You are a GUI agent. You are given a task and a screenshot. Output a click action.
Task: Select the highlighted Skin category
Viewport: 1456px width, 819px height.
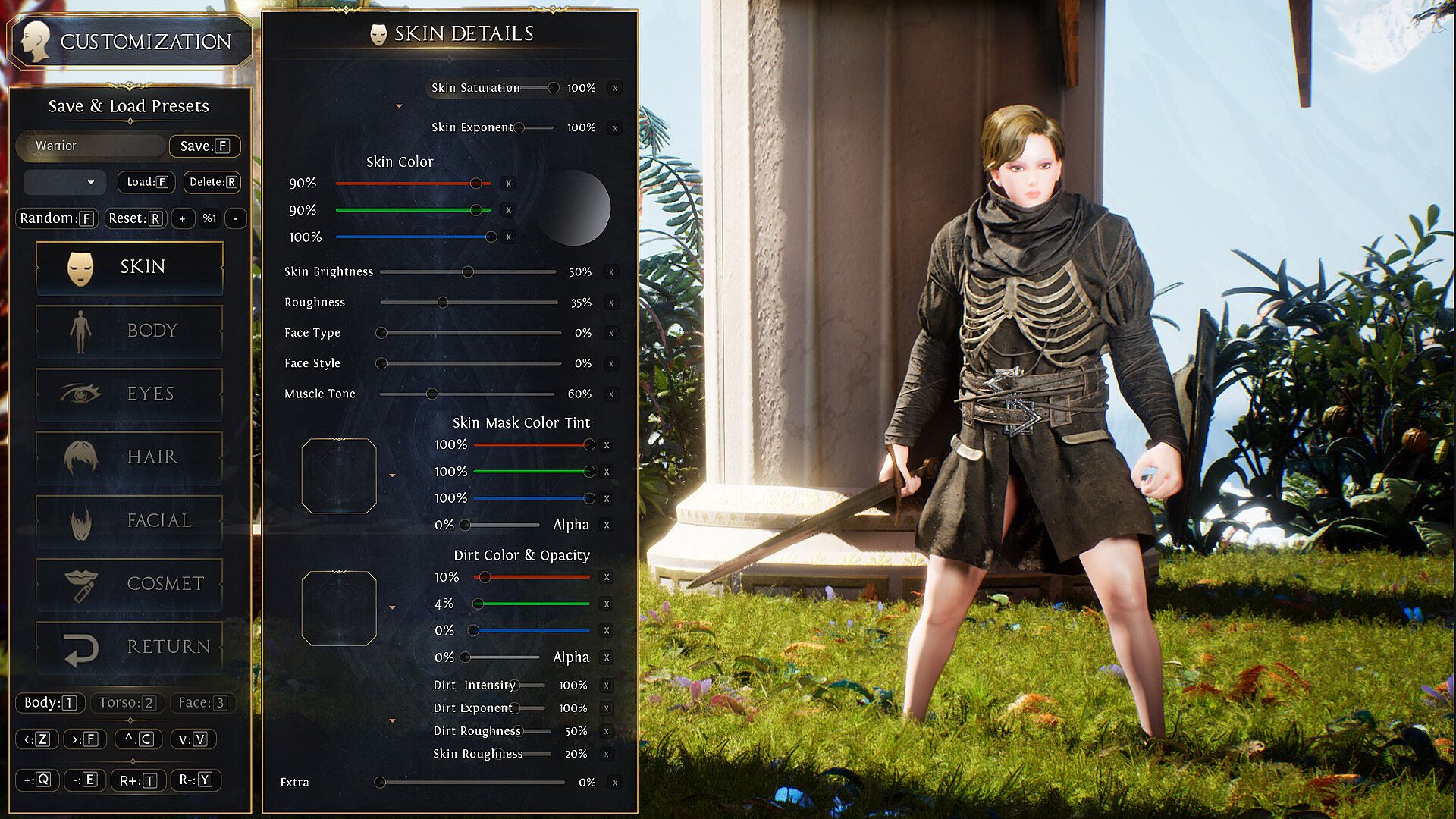[x=129, y=267]
